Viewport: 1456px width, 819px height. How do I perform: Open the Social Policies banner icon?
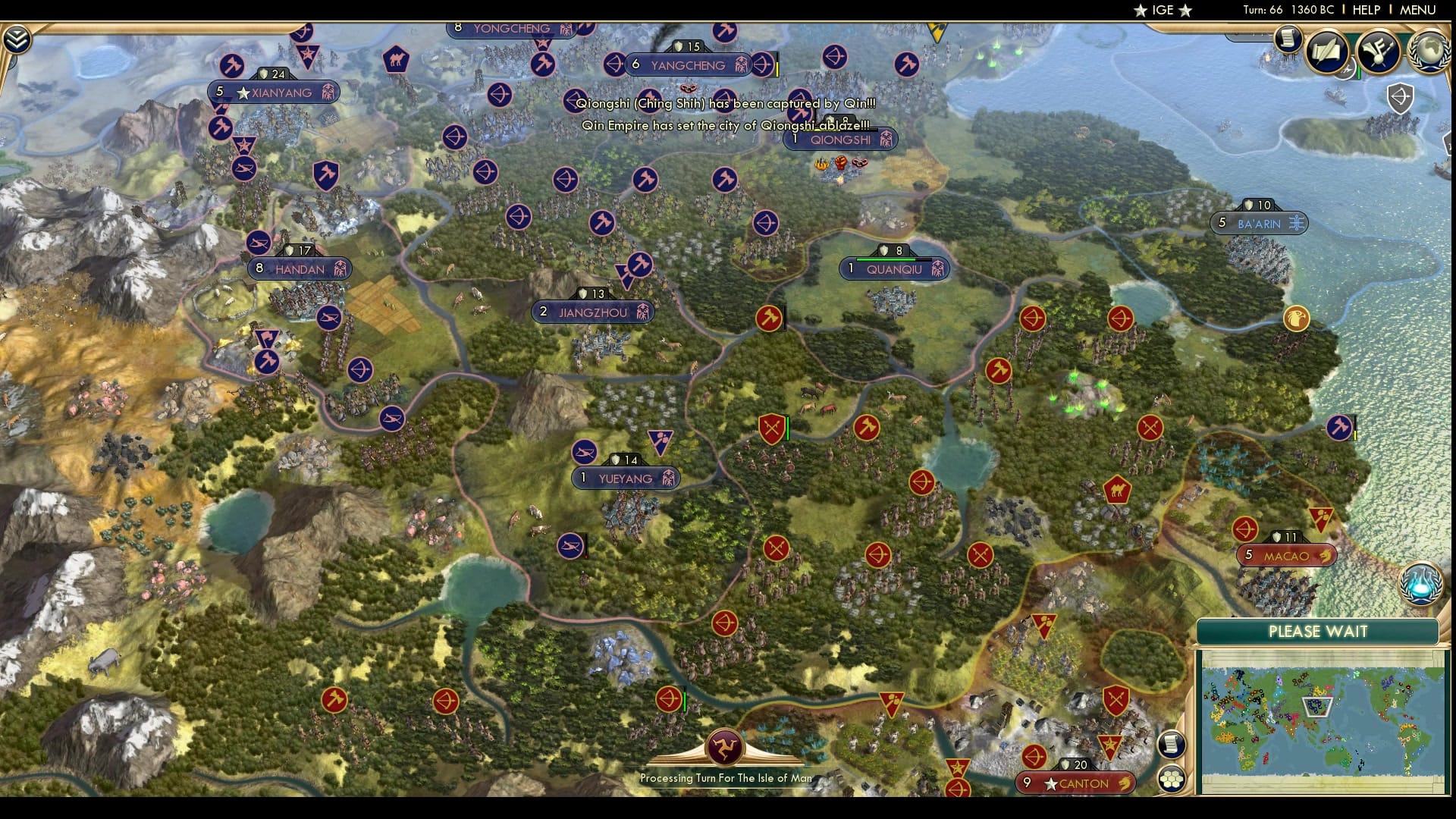(x=1380, y=50)
